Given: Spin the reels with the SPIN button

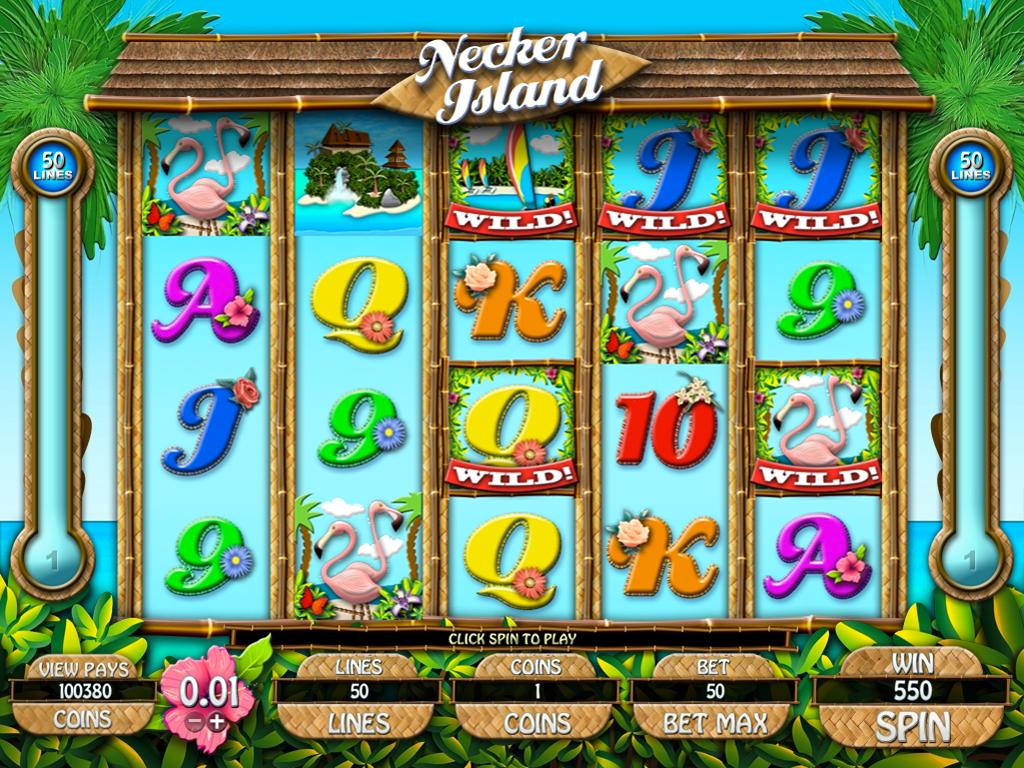Looking at the screenshot, I should point(910,725).
